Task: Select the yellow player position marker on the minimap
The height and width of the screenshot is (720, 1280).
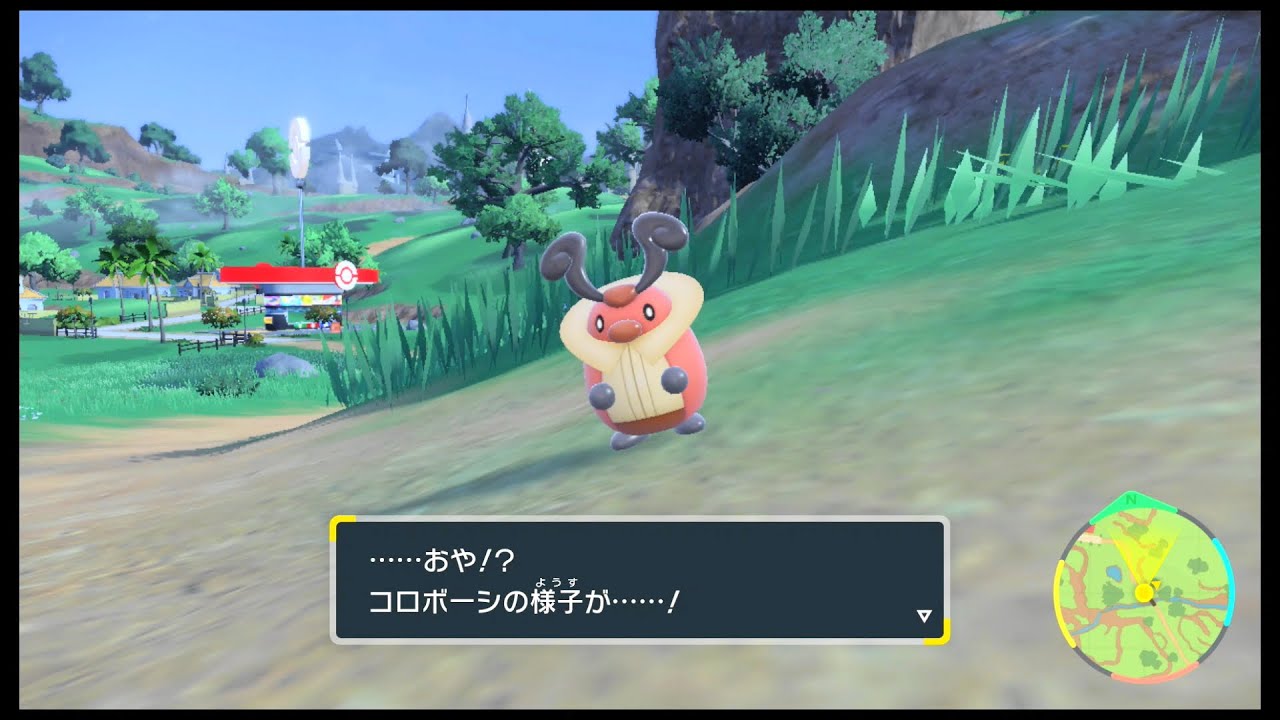Action: [x=1143, y=594]
